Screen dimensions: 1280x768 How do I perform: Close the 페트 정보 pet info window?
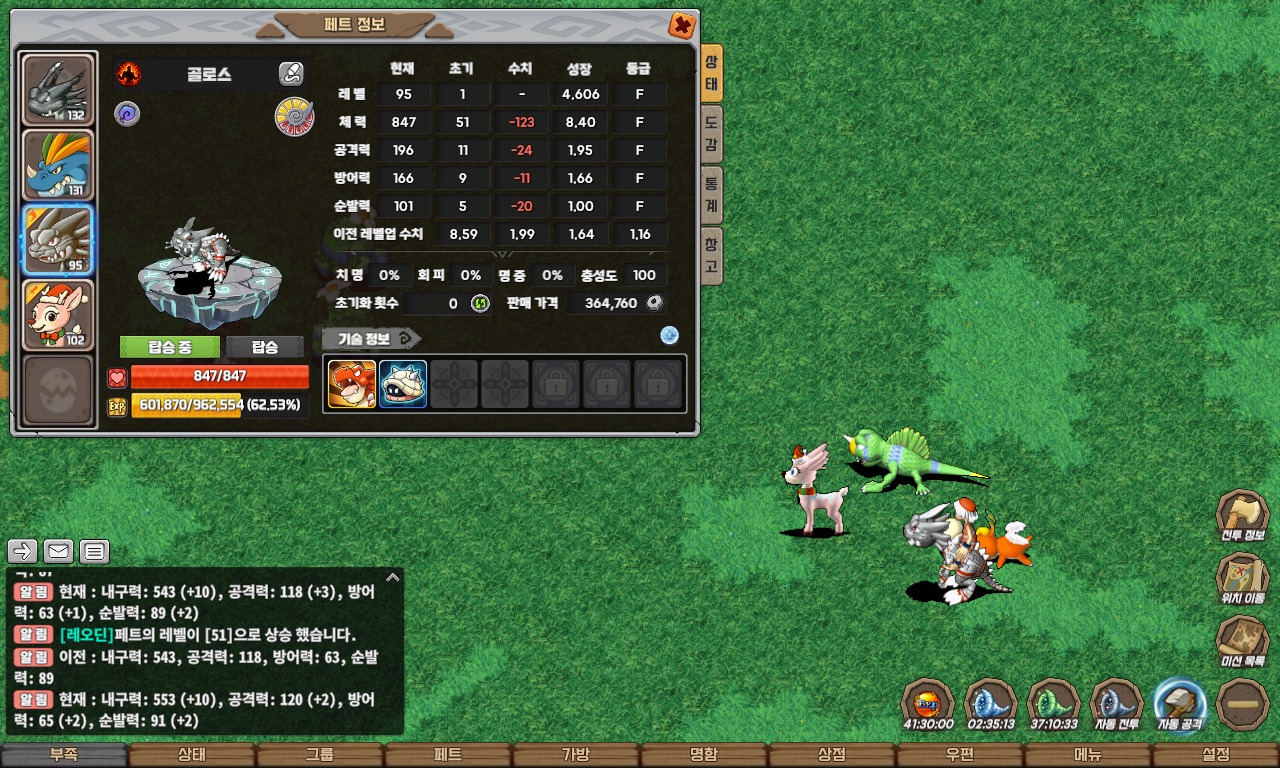(682, 25)
